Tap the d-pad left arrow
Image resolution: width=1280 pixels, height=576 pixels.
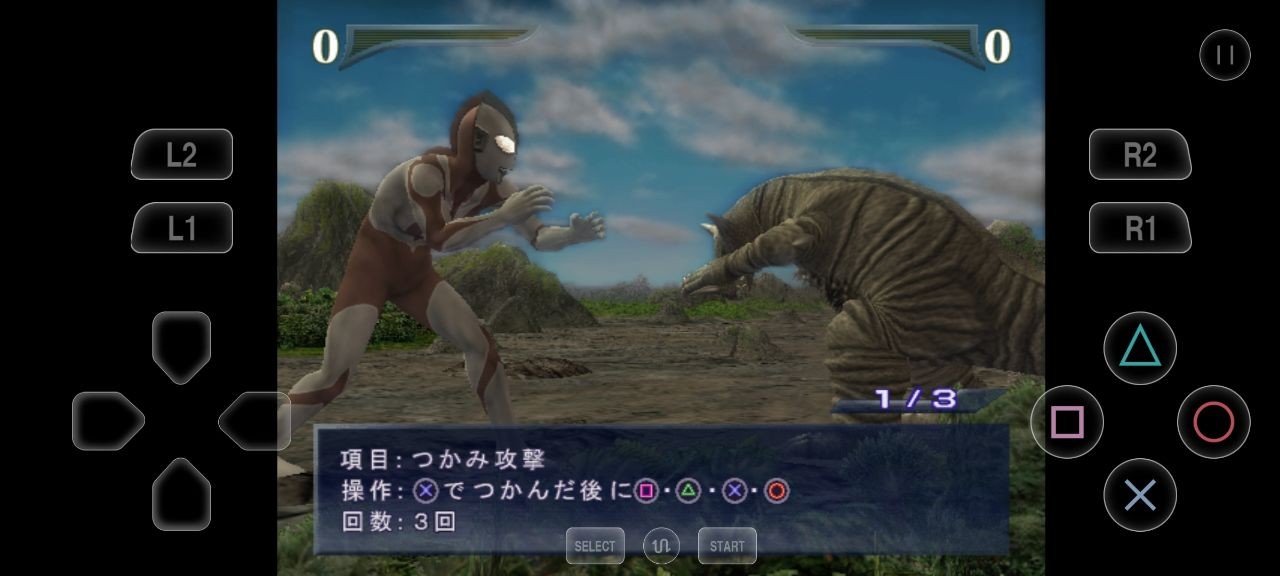(107, 421)
